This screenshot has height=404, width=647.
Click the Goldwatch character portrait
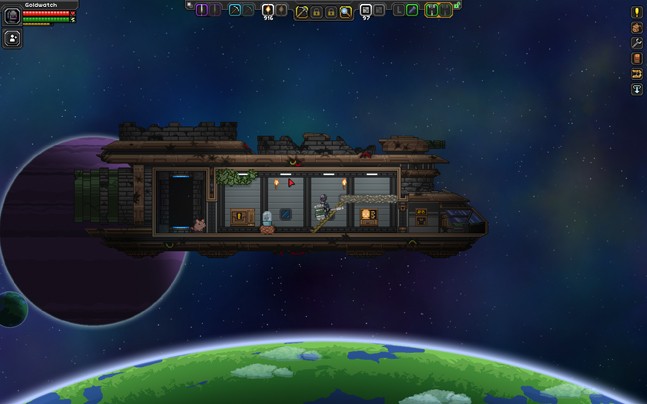pos(12,17)
